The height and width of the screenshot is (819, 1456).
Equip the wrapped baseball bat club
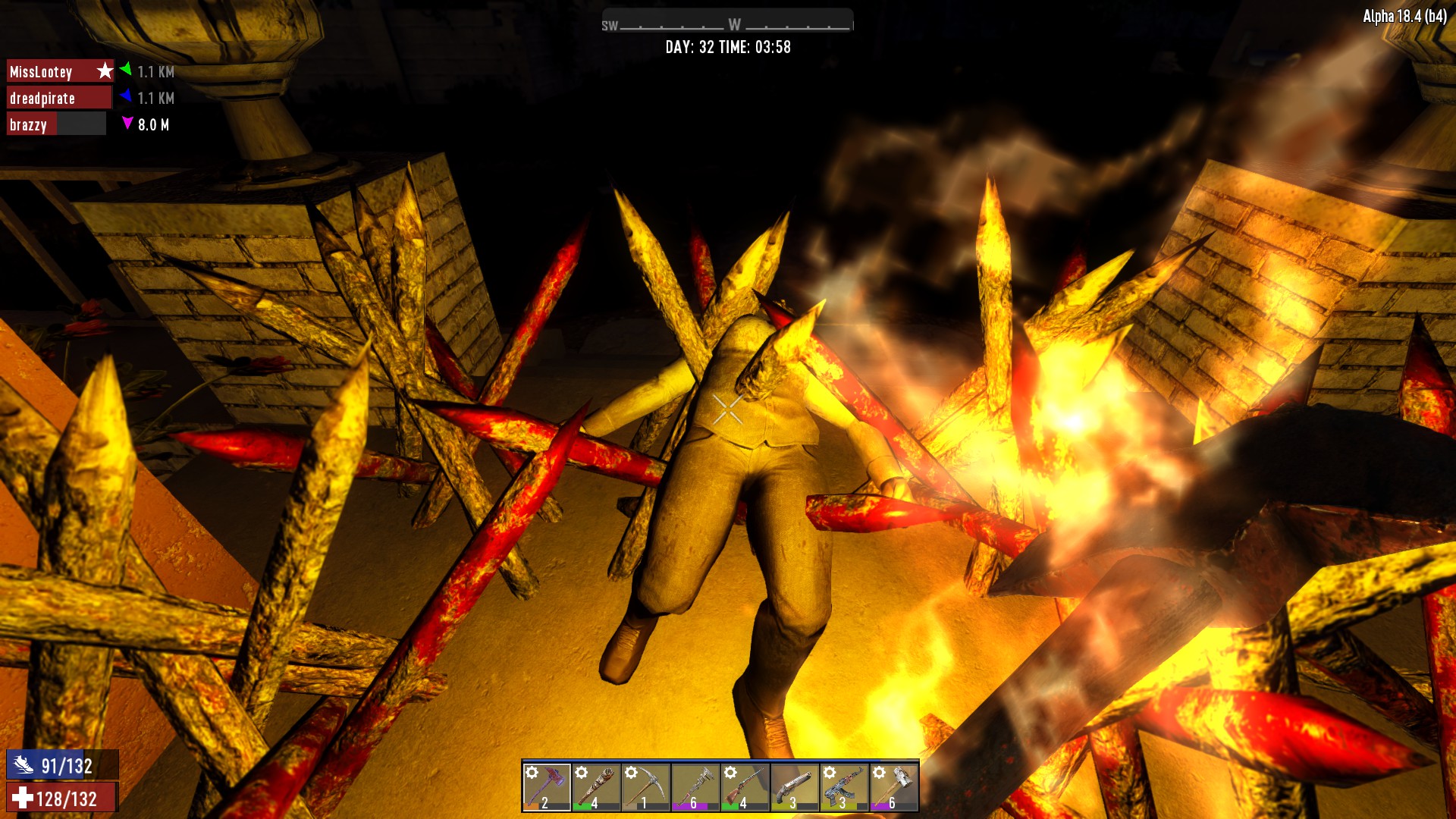[x=596, y=787]
